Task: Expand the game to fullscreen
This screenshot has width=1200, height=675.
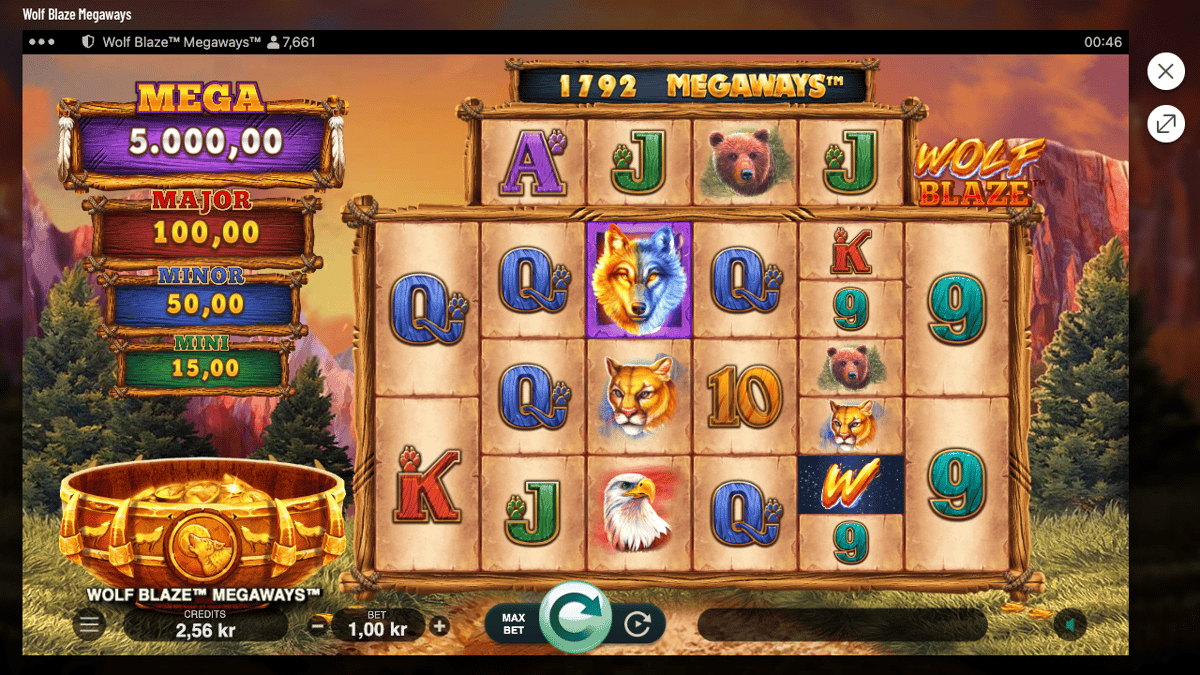Action: (1165, 124)
